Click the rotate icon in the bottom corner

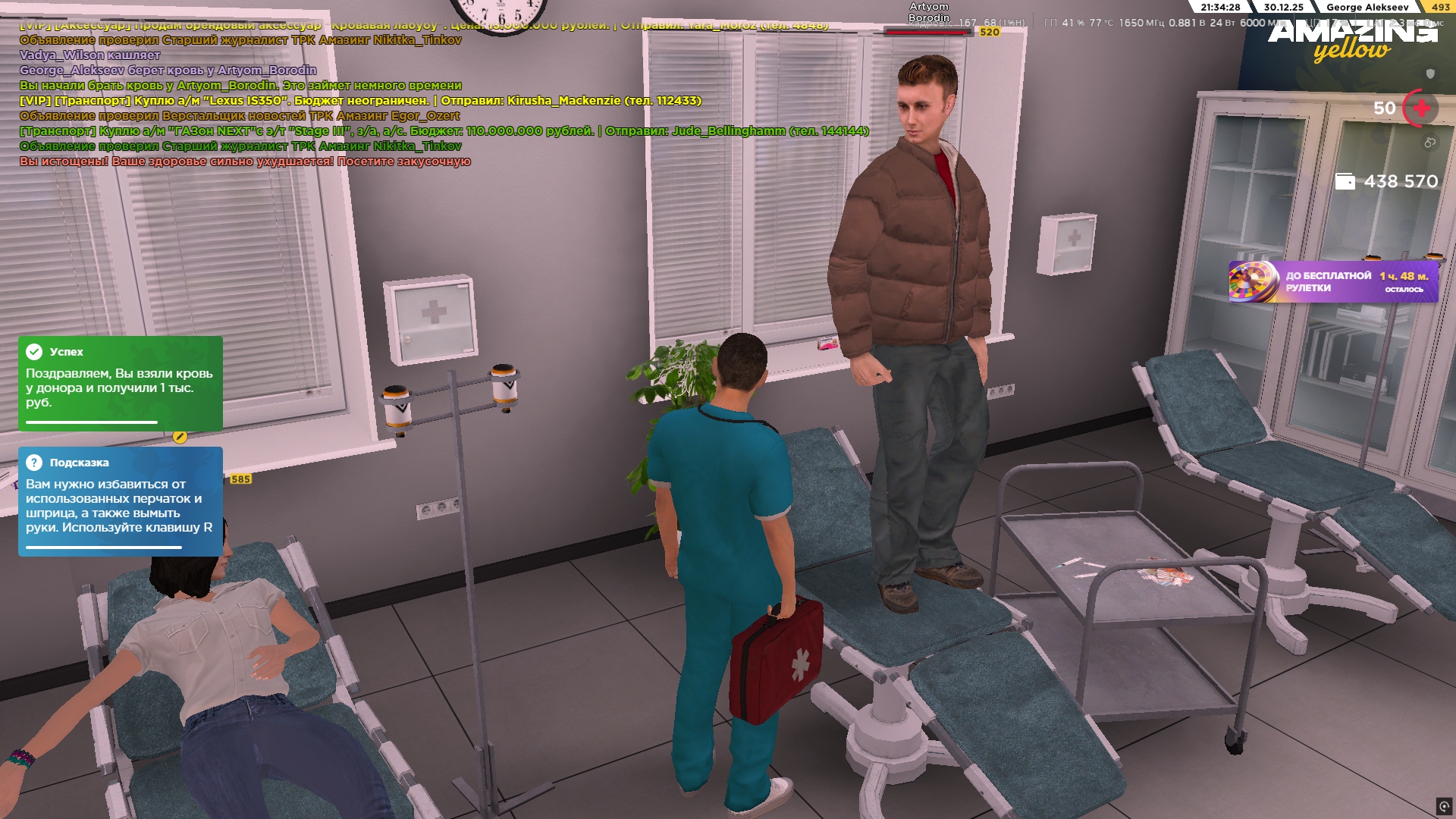(1443, 806)
